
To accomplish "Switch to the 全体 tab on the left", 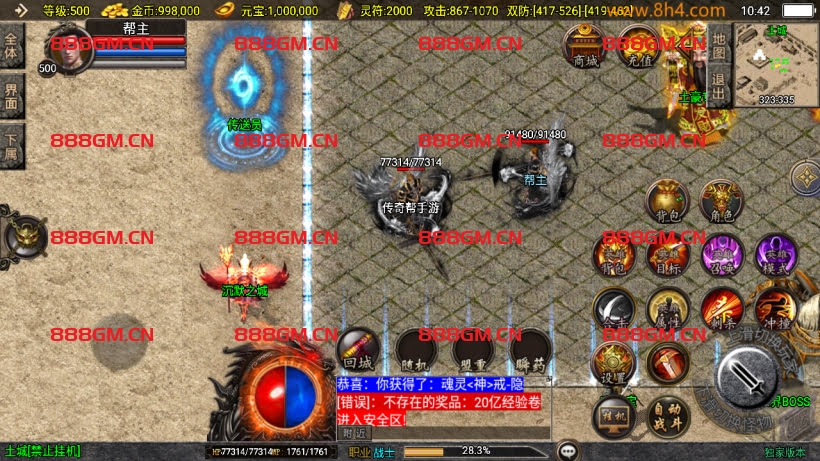I will (x=12, y=46).
